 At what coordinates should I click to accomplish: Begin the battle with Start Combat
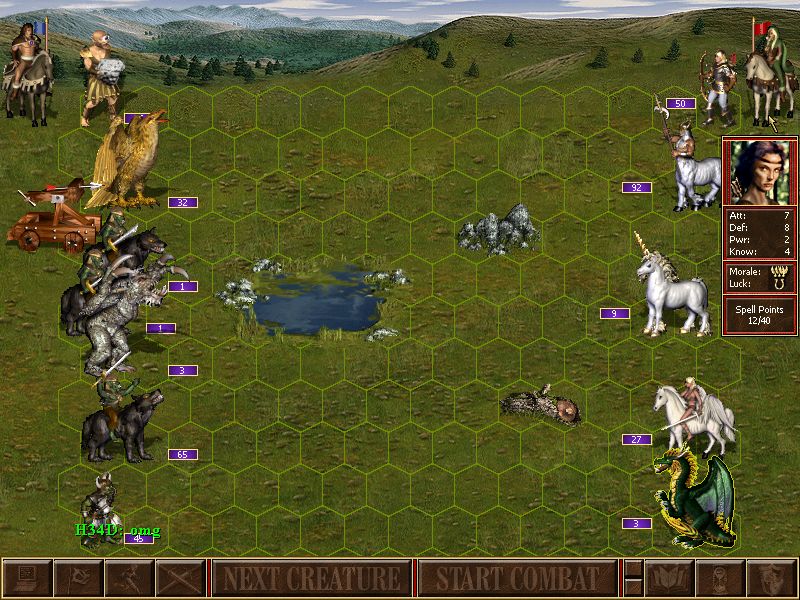[x=517, y=578]
